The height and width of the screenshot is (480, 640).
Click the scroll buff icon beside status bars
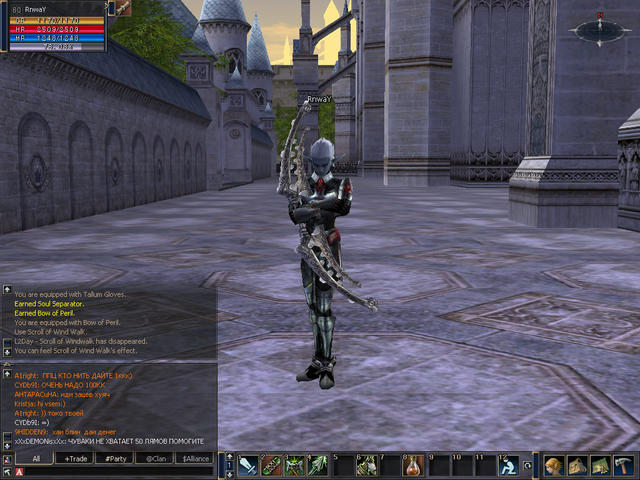pos(121,8)
